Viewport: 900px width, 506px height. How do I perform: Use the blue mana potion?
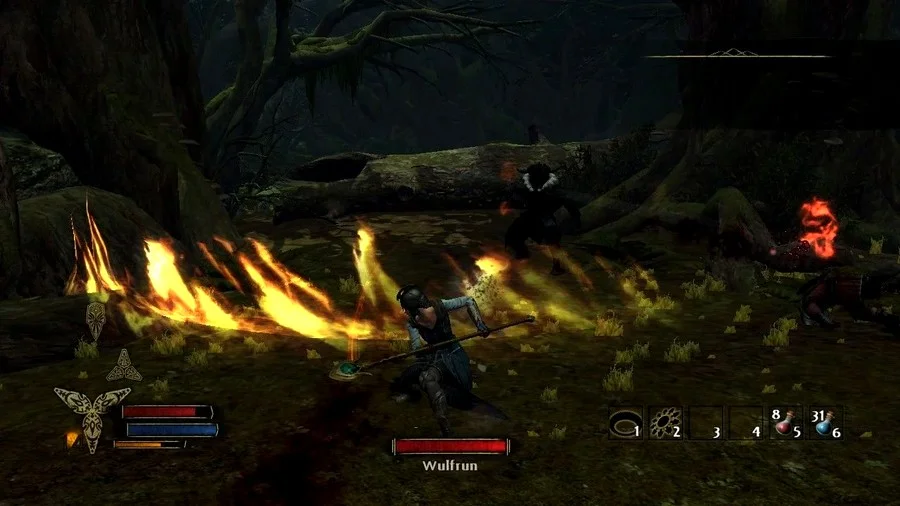[x=824, y=423]
